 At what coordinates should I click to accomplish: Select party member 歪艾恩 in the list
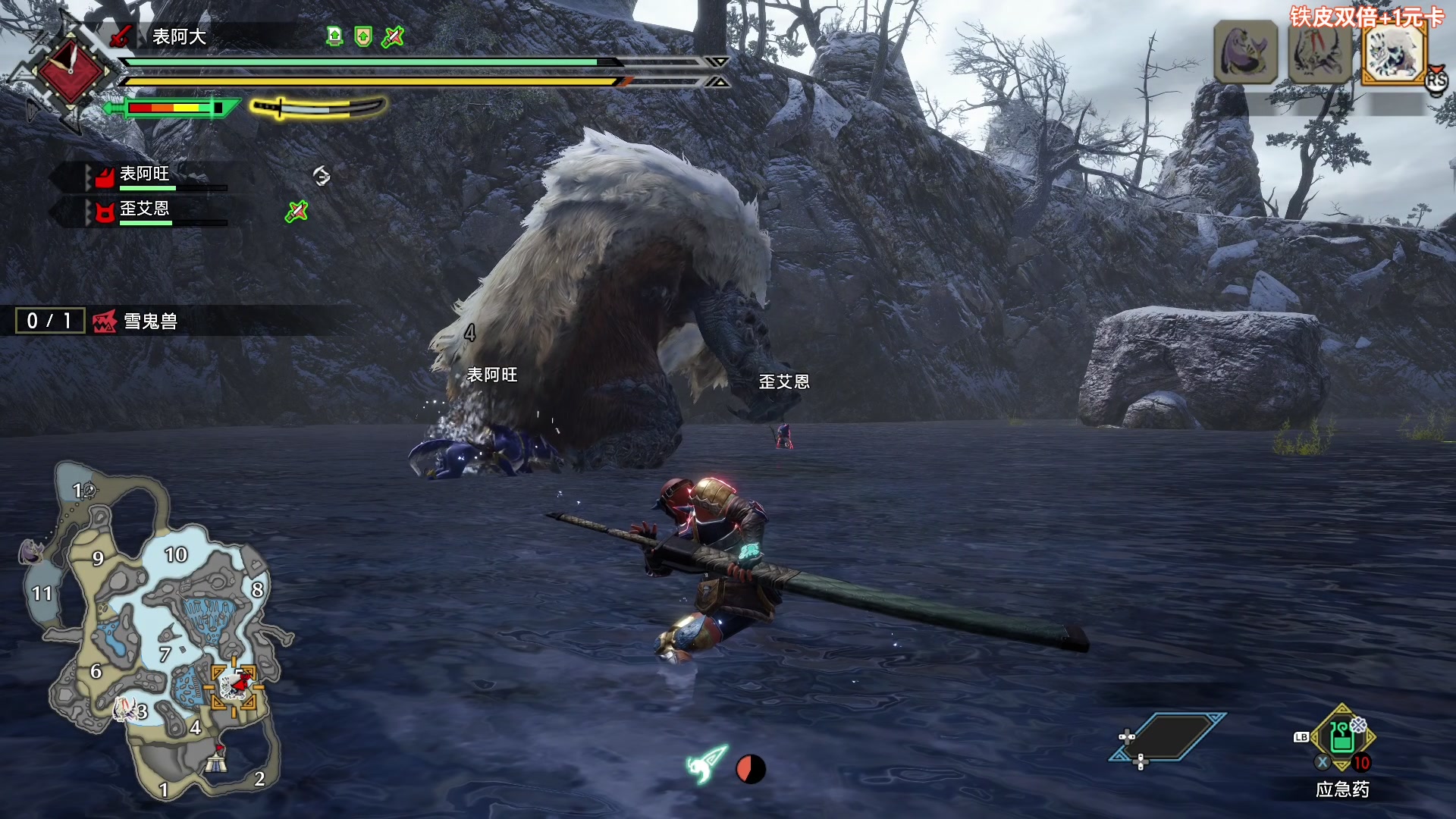pos(144,209)
